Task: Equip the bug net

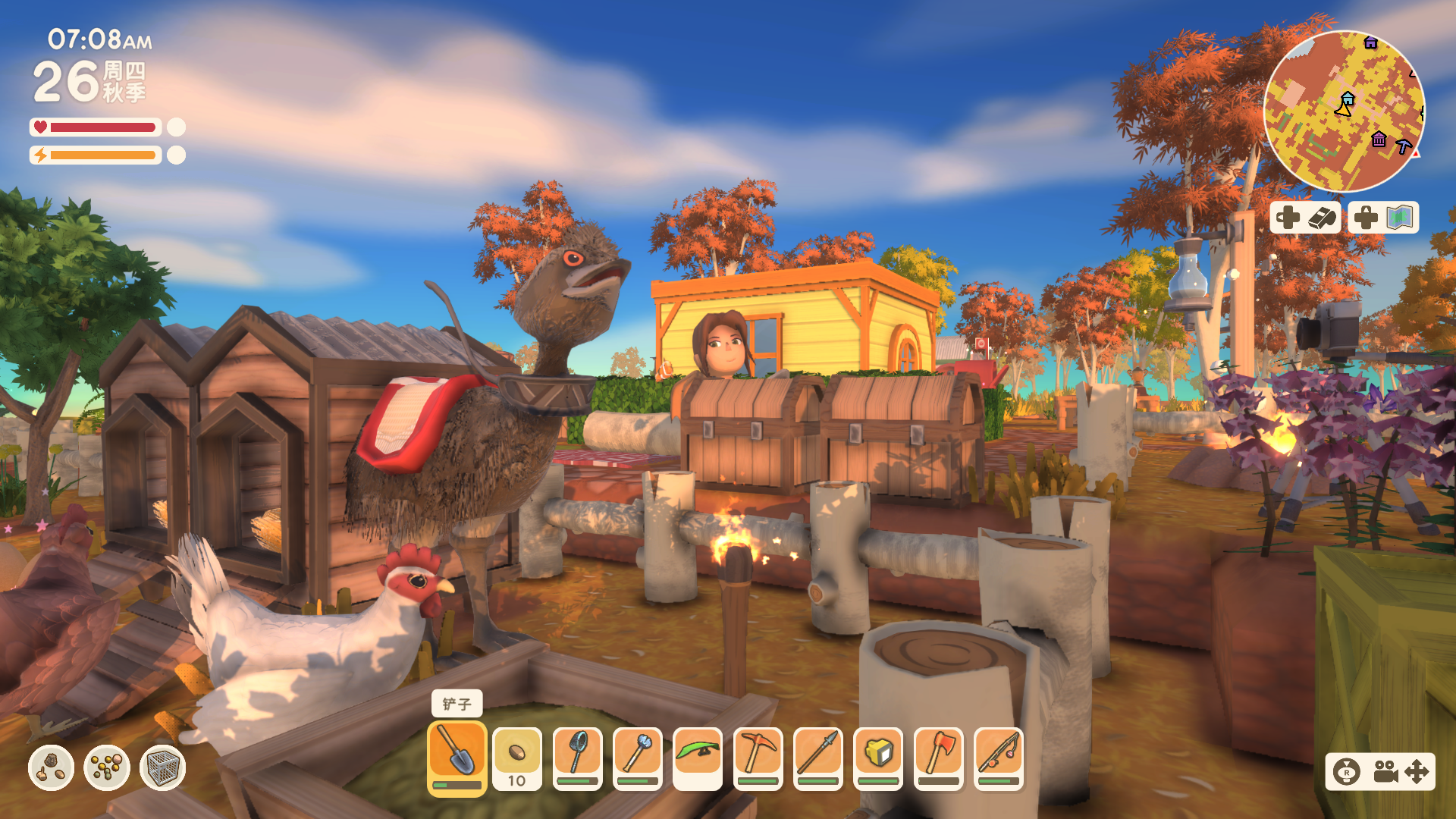Action: coord(578,756)
